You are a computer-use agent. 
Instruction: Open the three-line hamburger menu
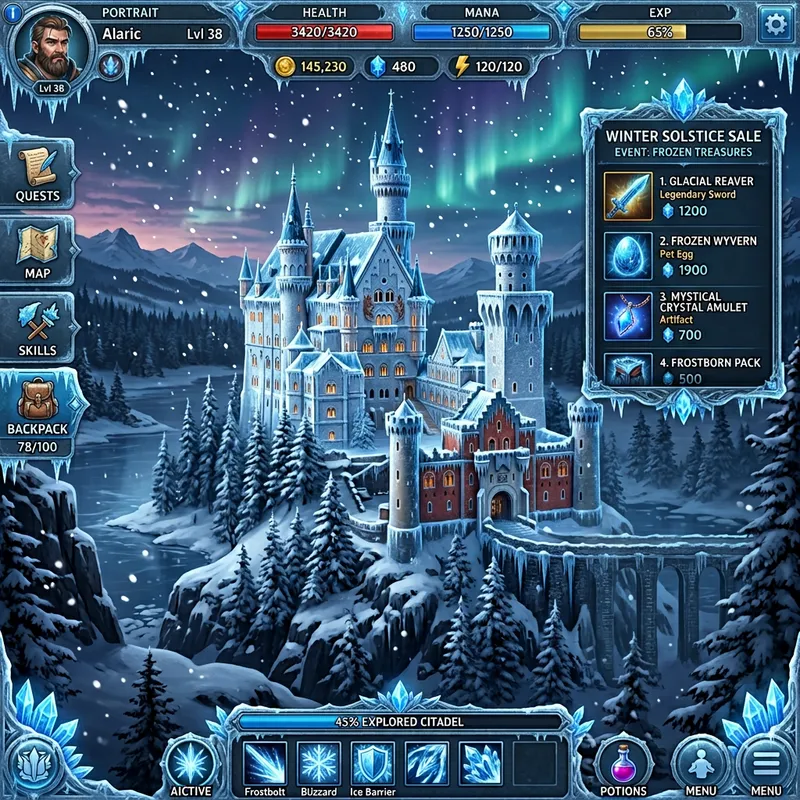(x=765, y=764)
